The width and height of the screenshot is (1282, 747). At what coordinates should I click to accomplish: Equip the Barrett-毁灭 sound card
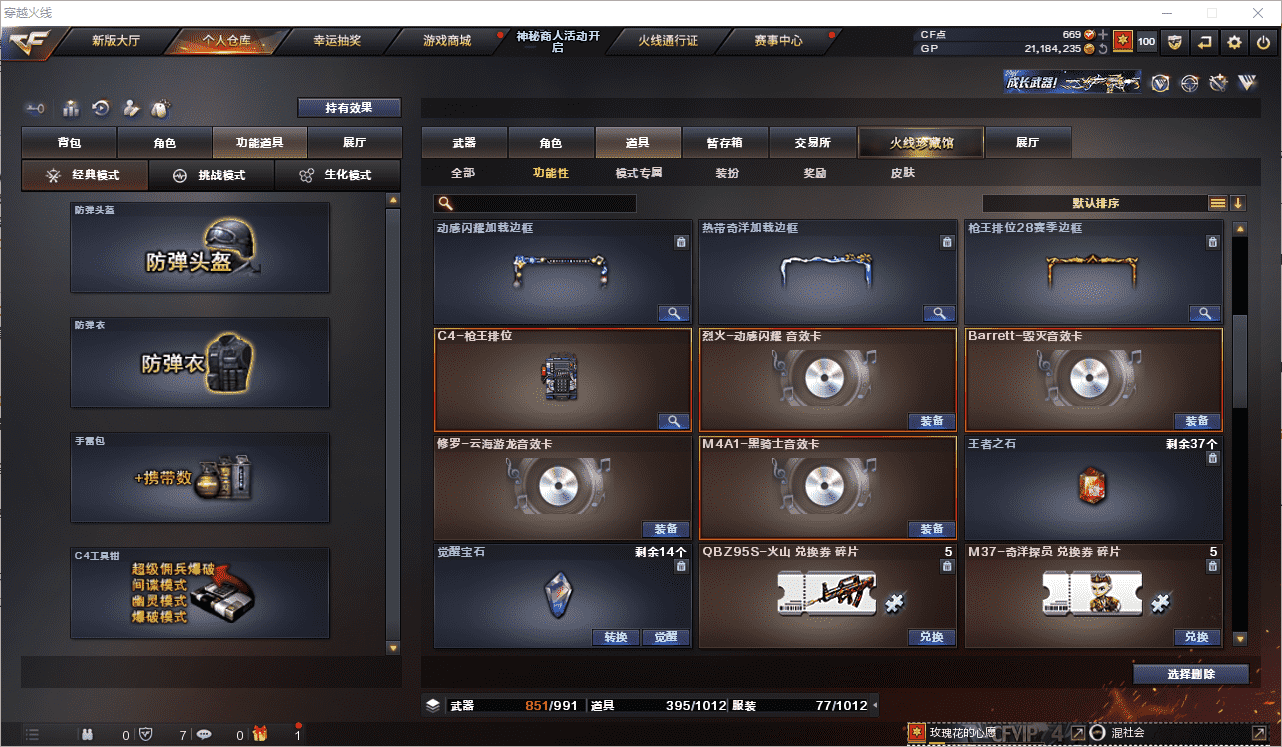click(1196, 421)
